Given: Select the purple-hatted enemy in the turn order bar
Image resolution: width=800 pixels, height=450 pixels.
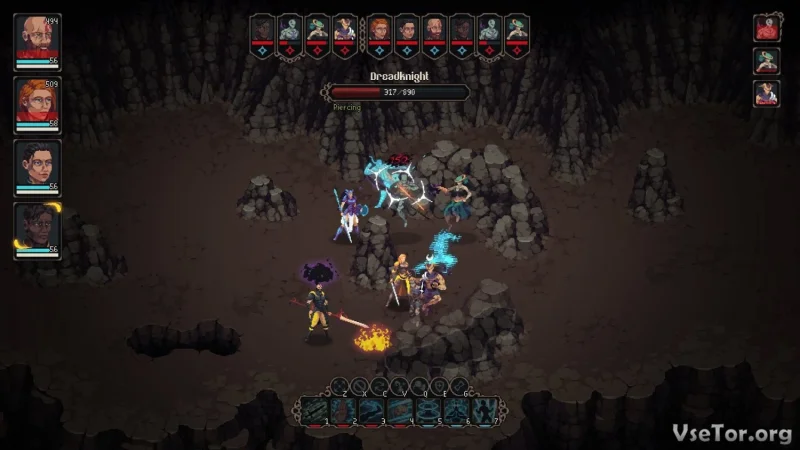Looking at the screenshot, I should 345,29.
